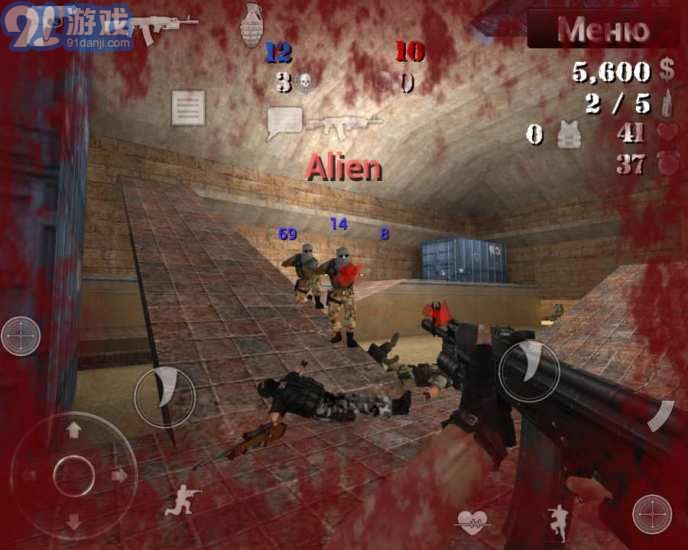Tap the crosshair button above the movement joystick
This screenshot has width=688, height=550.
point(21,336)
